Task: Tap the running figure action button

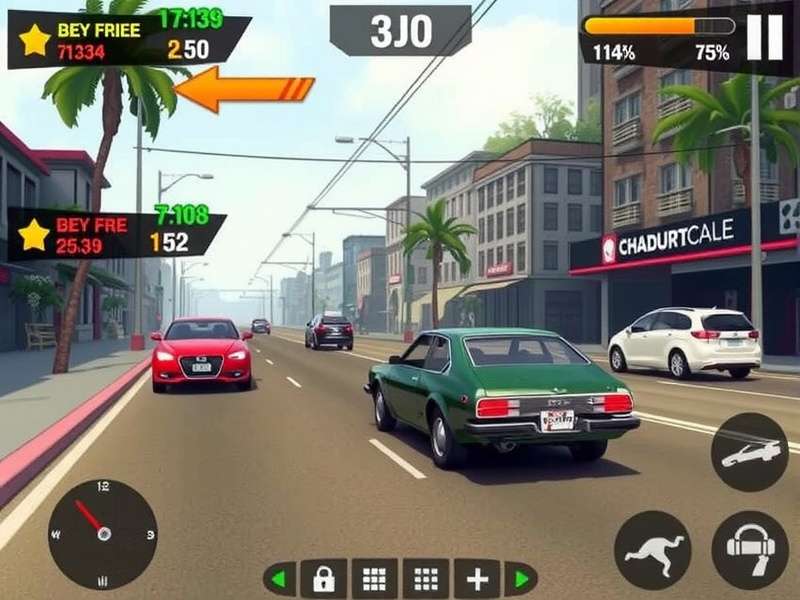Action: pos(652,549)
